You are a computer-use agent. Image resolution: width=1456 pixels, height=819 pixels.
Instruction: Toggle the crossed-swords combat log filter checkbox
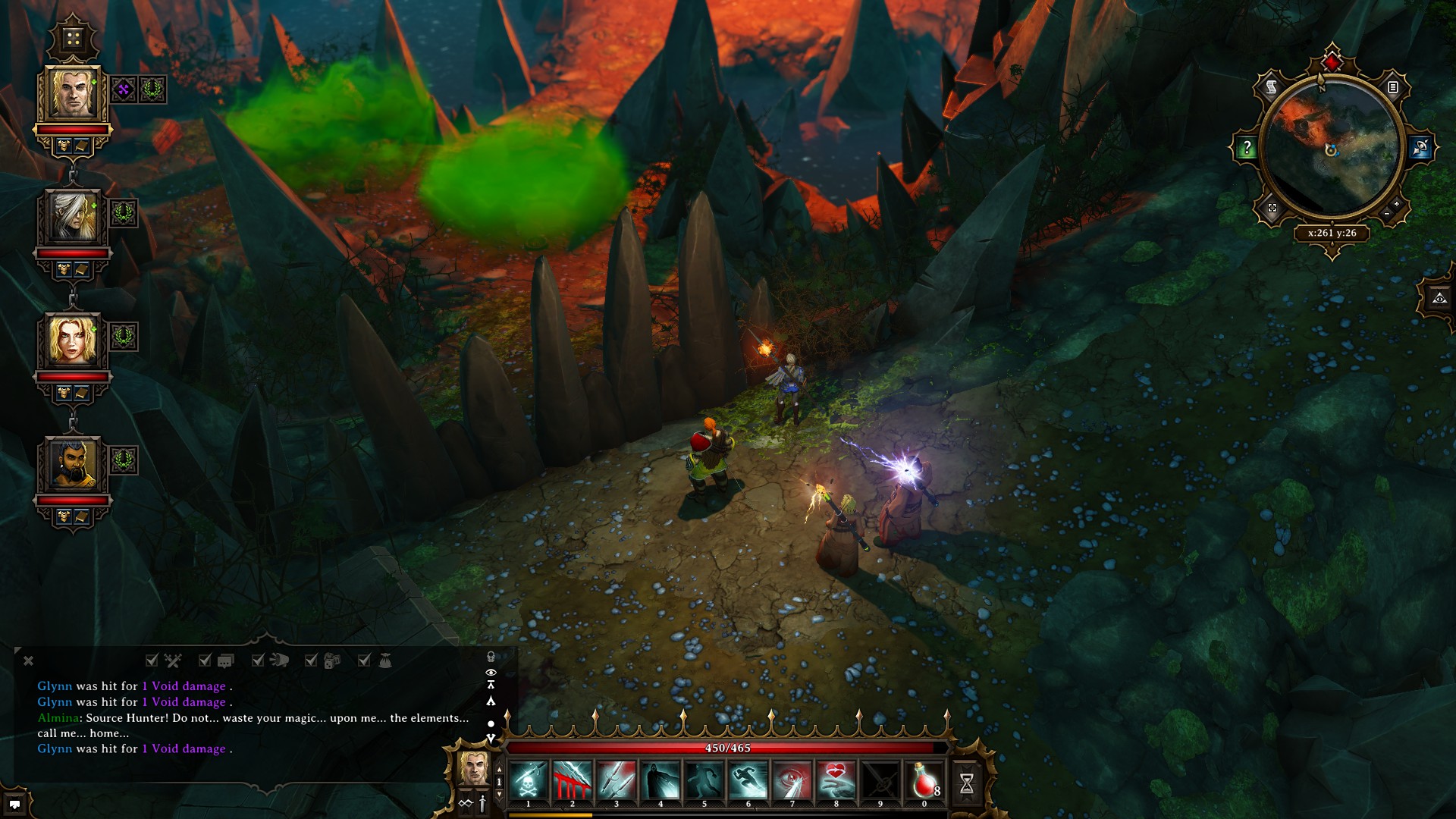(152, 661)
